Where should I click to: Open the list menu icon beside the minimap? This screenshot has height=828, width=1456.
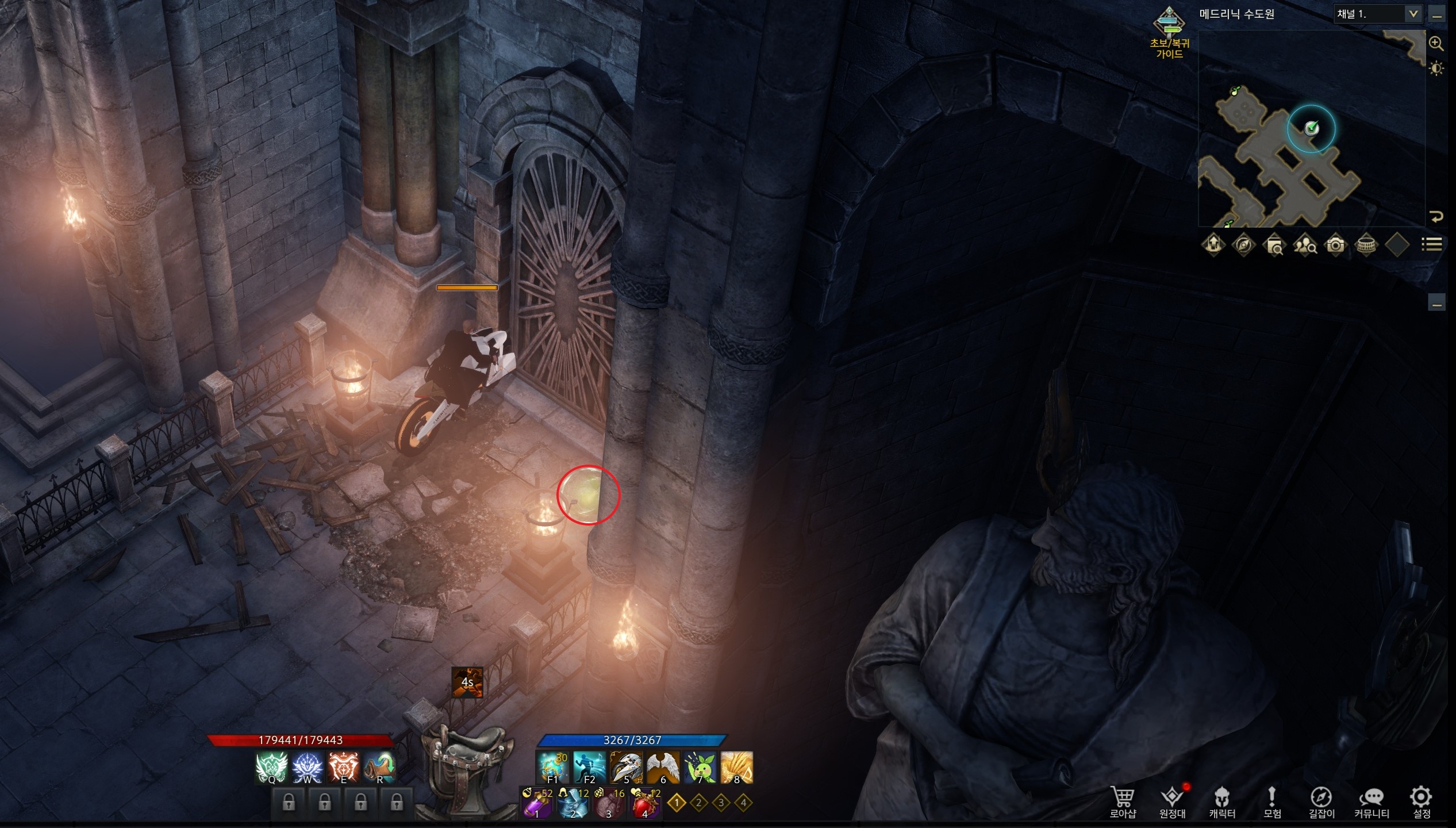(1431, 244)
